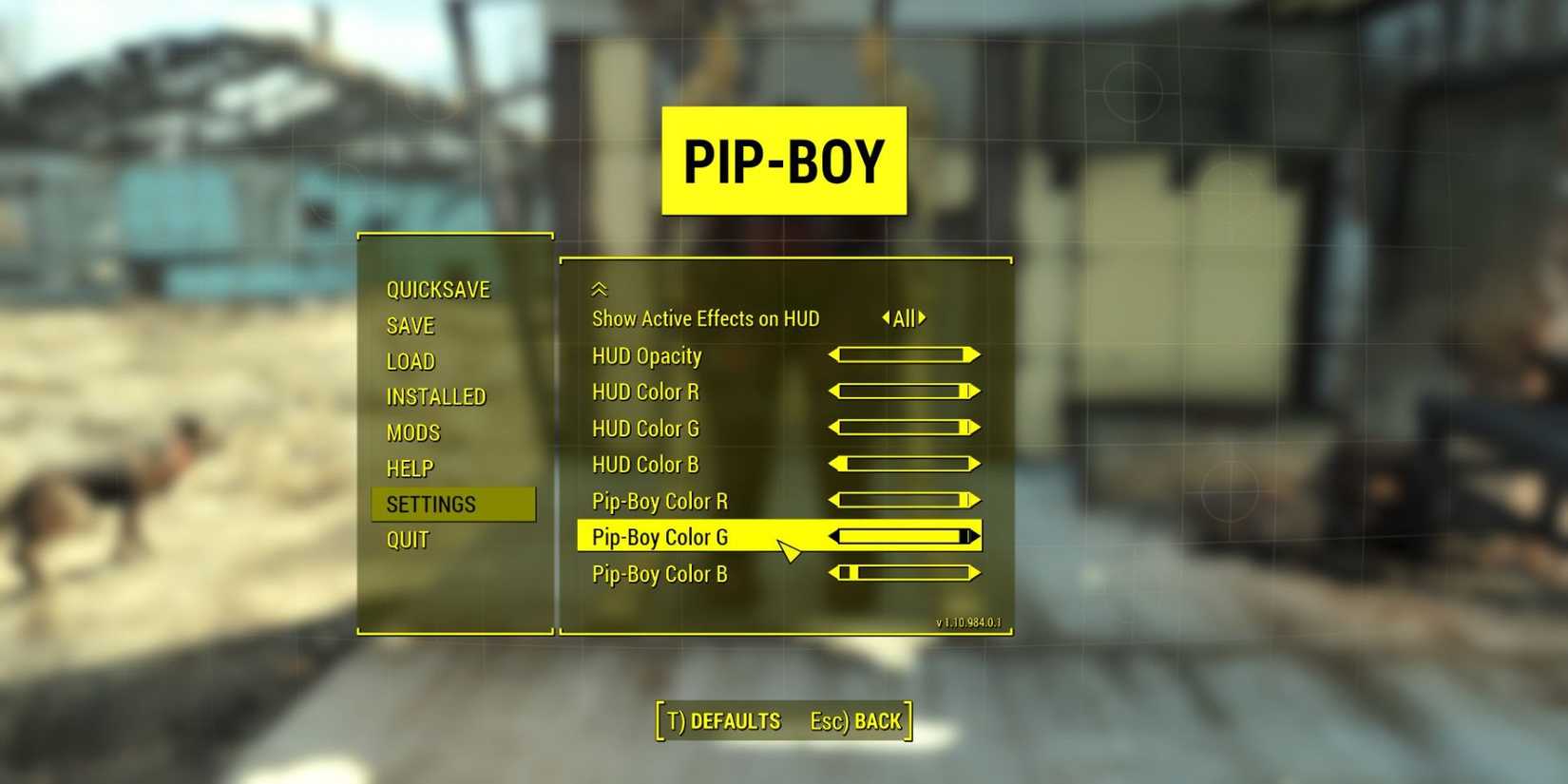The height and width of the screenshot is (784, 1568).
Task: Open the QUICKSAVE option
Action: tap(438, 289)
